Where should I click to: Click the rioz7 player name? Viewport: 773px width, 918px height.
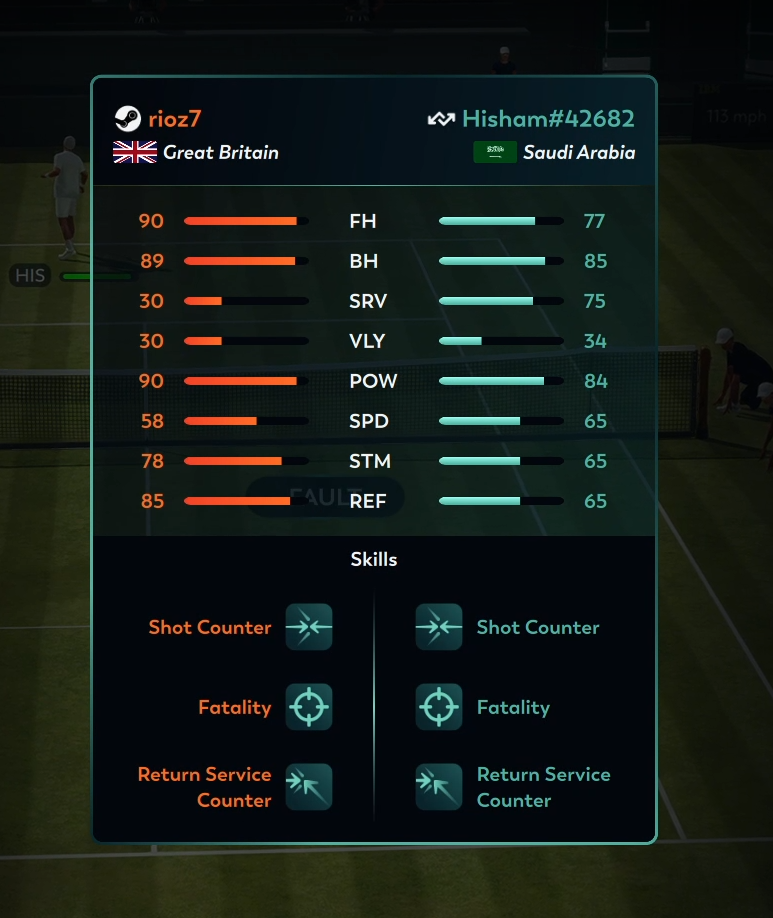coord(175,119)
